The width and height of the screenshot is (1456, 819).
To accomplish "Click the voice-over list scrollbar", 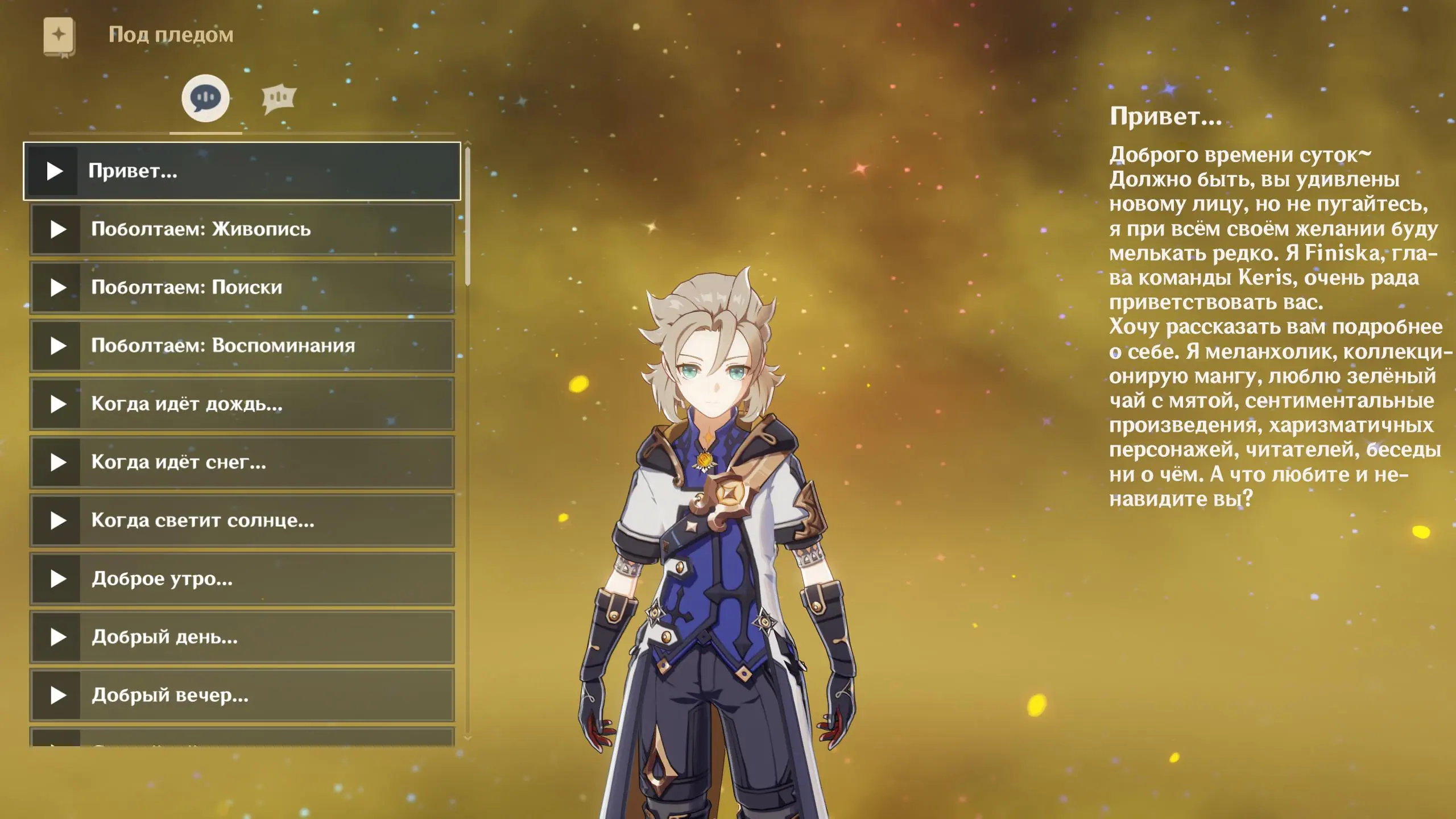I will point(468,216).
